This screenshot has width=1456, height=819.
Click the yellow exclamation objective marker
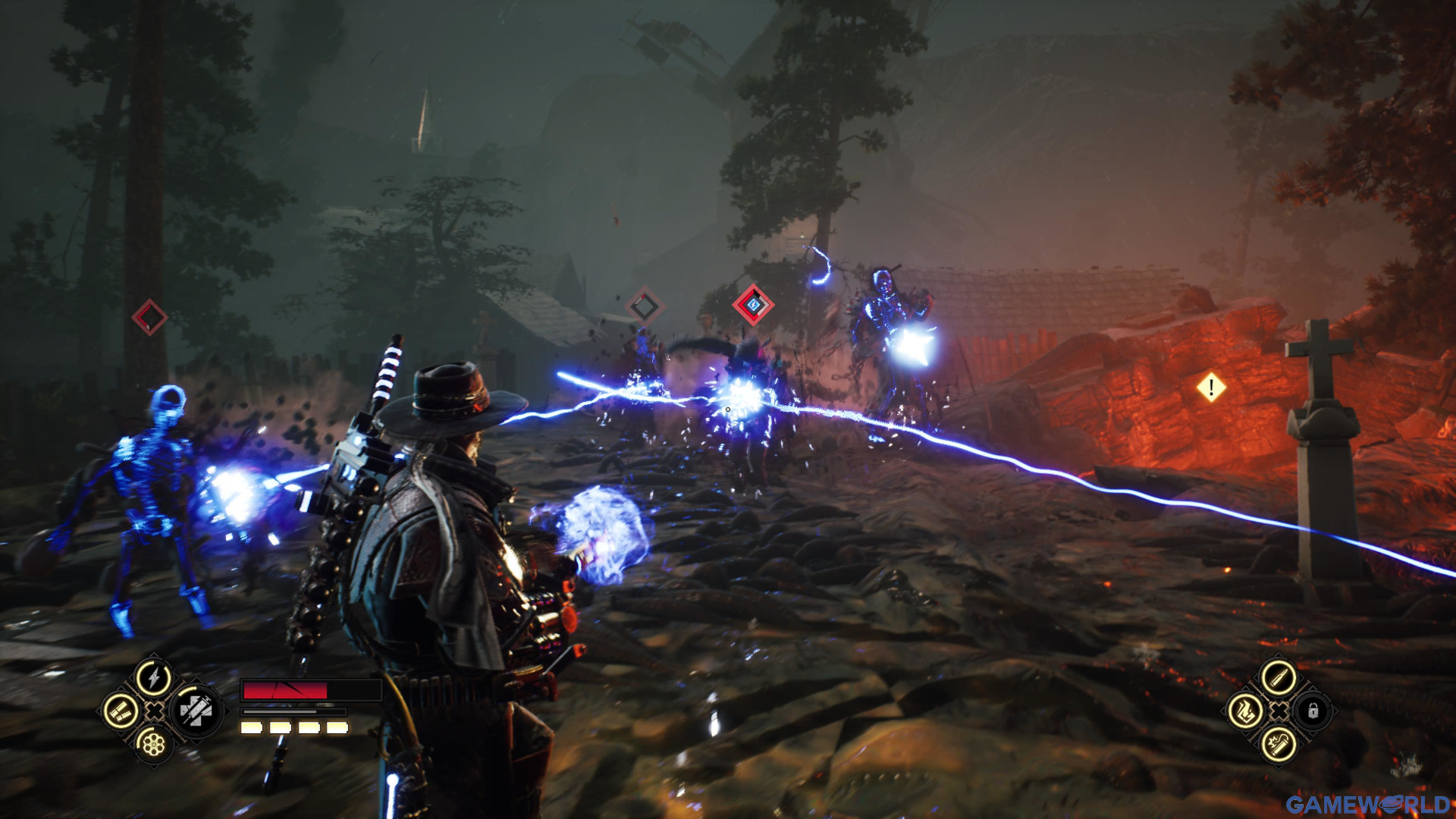pos(1211,388)
